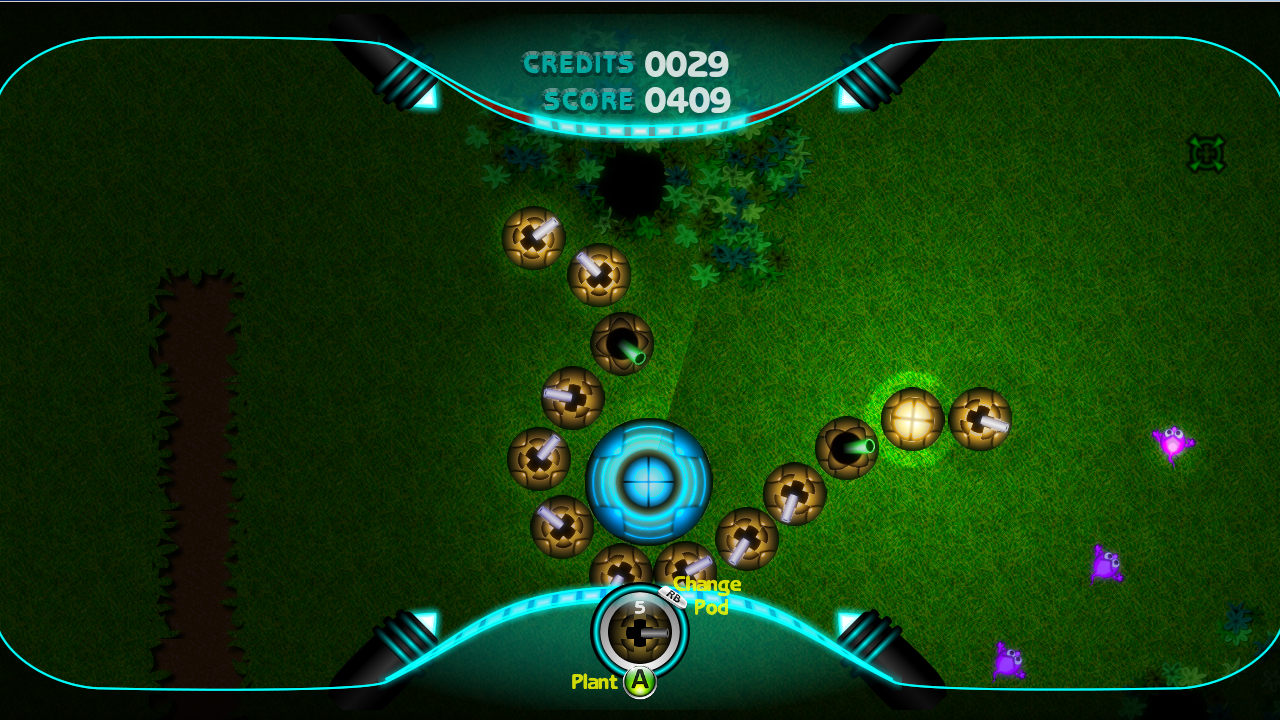The height and width of the screenshot is (720, 1280).
Task: Click the yellow Change Pod label
Action: (706, 596)
